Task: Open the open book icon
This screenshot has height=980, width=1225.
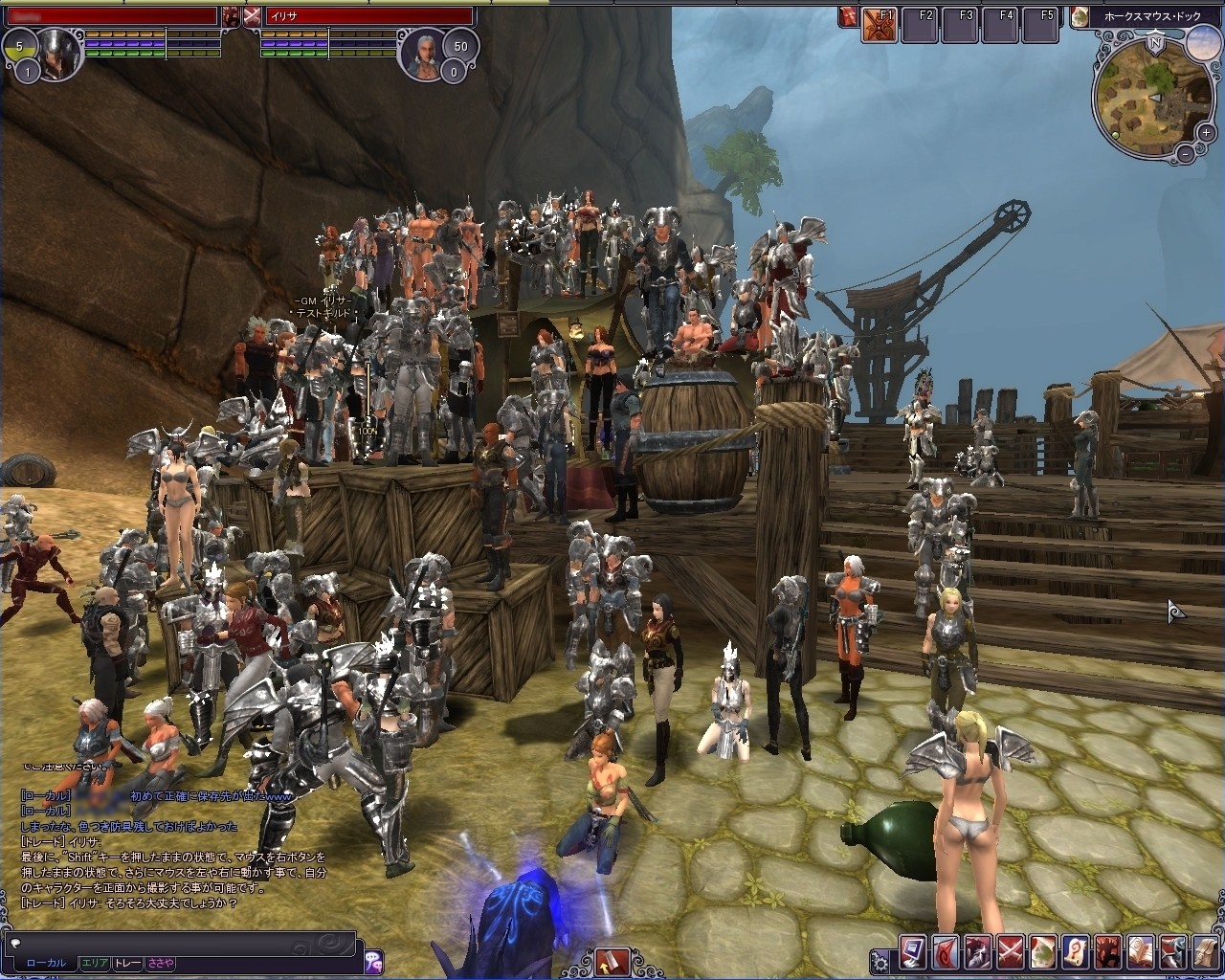Action: tap(1141, 952)
